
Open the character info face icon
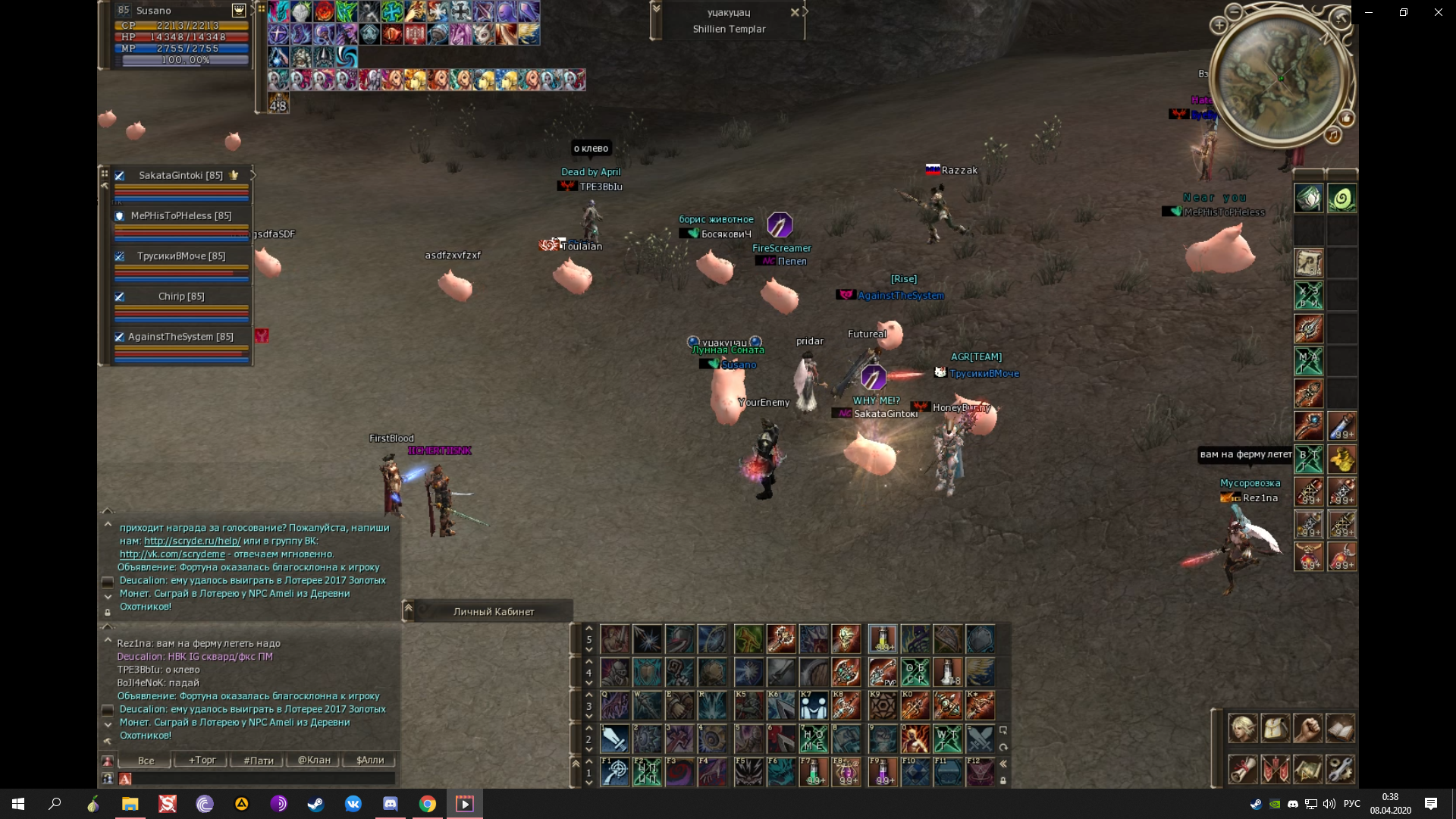click(x=1244, y=728)
